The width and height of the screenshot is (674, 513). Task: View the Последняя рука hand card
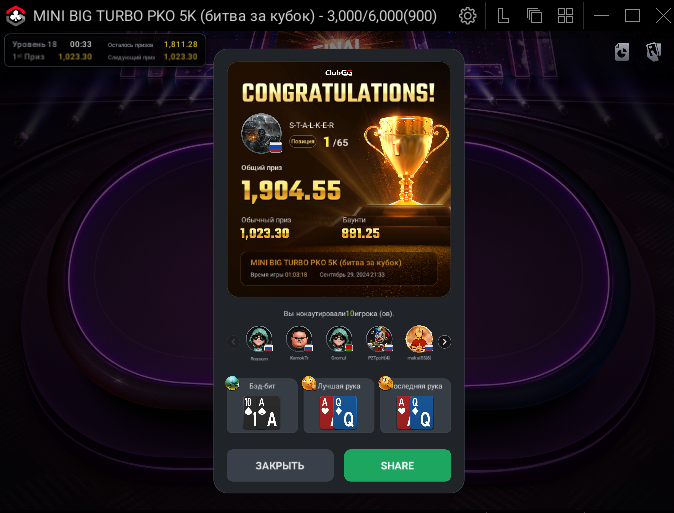pos(415,405)
